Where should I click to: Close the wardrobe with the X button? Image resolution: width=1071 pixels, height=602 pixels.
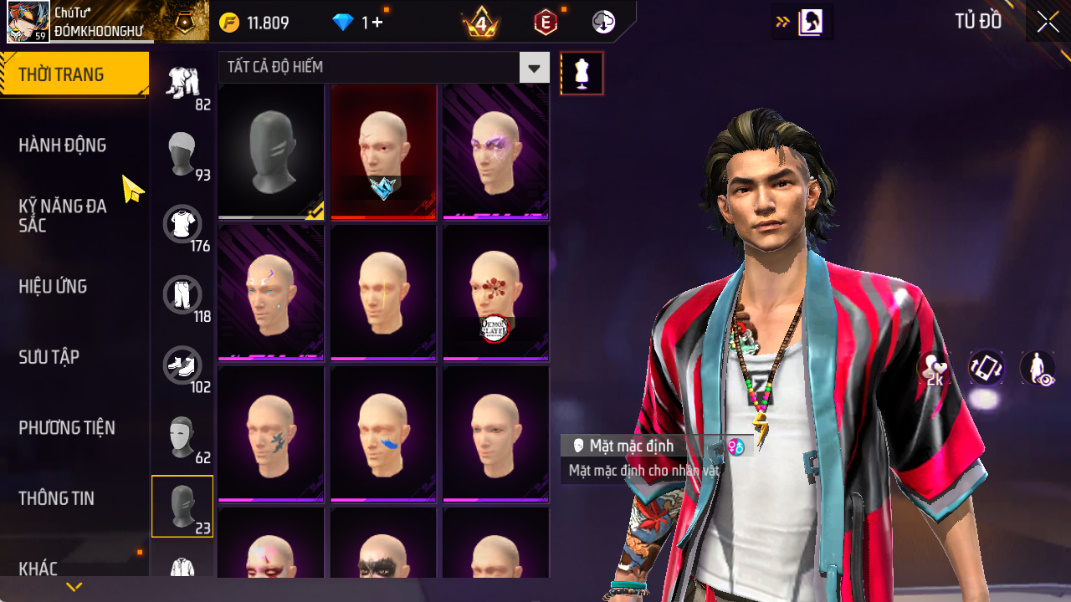(x=1048, y=22)
